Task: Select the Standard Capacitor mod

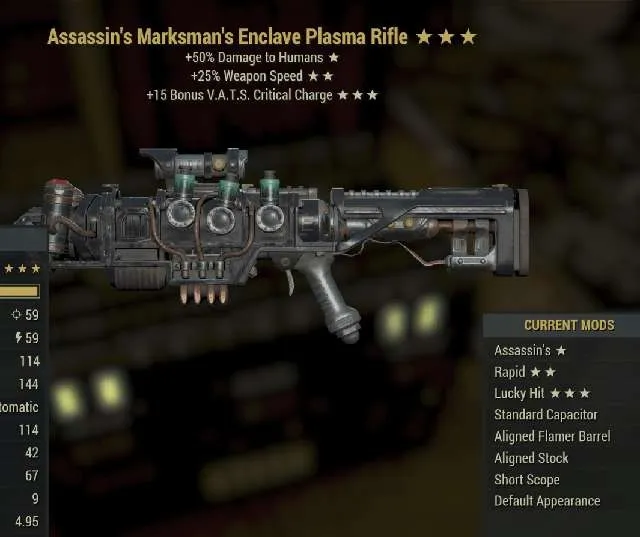Action: [x=545, y=414]
